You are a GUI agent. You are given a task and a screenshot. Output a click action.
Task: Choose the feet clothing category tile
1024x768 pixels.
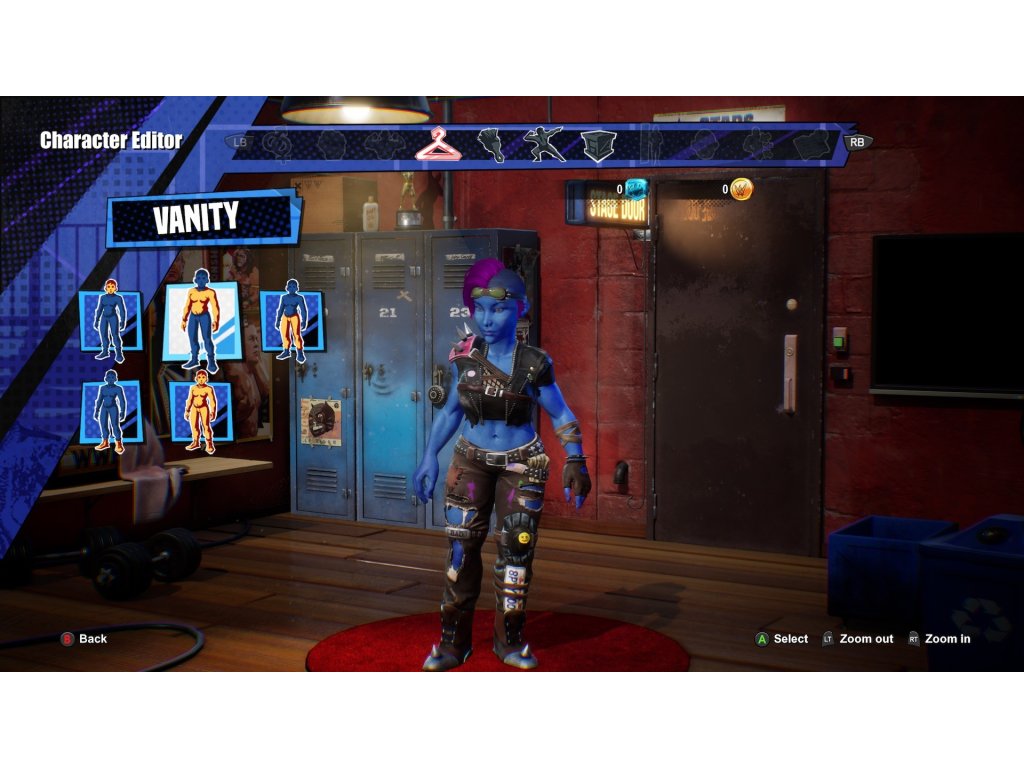point(110,411)
